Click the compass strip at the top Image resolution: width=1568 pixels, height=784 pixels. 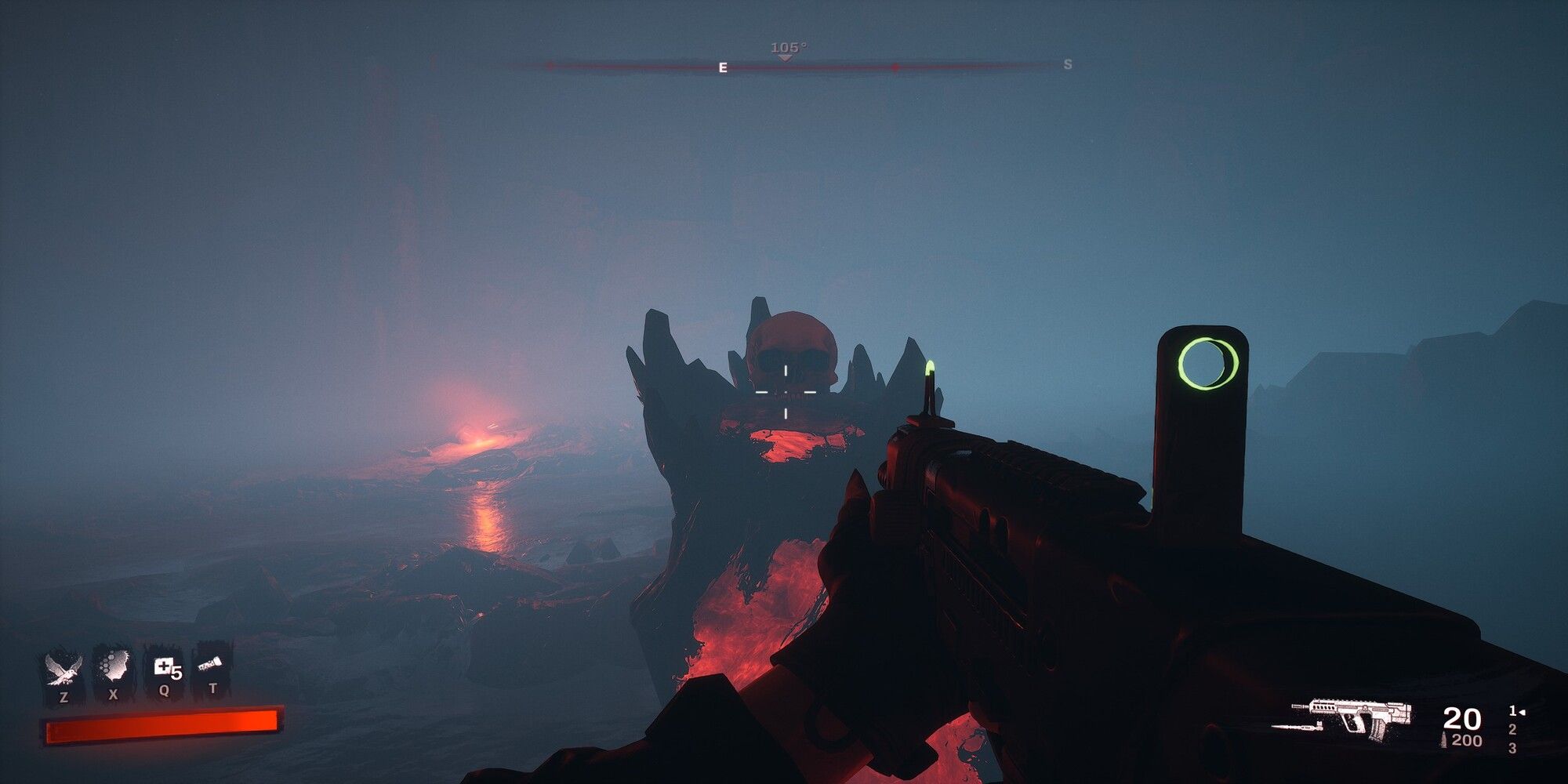coord(784,67)
